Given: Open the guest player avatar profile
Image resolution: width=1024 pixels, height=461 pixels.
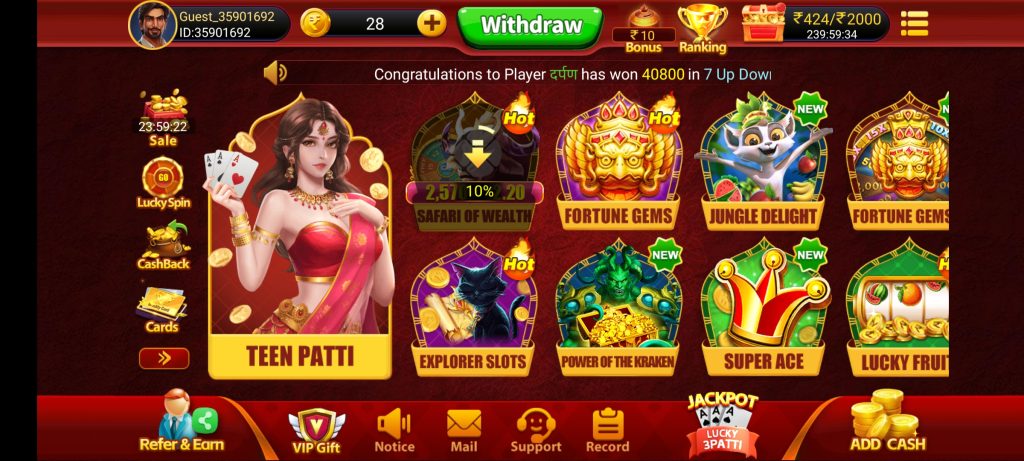Looking at the screenshot, I should [x=152, y=24].
